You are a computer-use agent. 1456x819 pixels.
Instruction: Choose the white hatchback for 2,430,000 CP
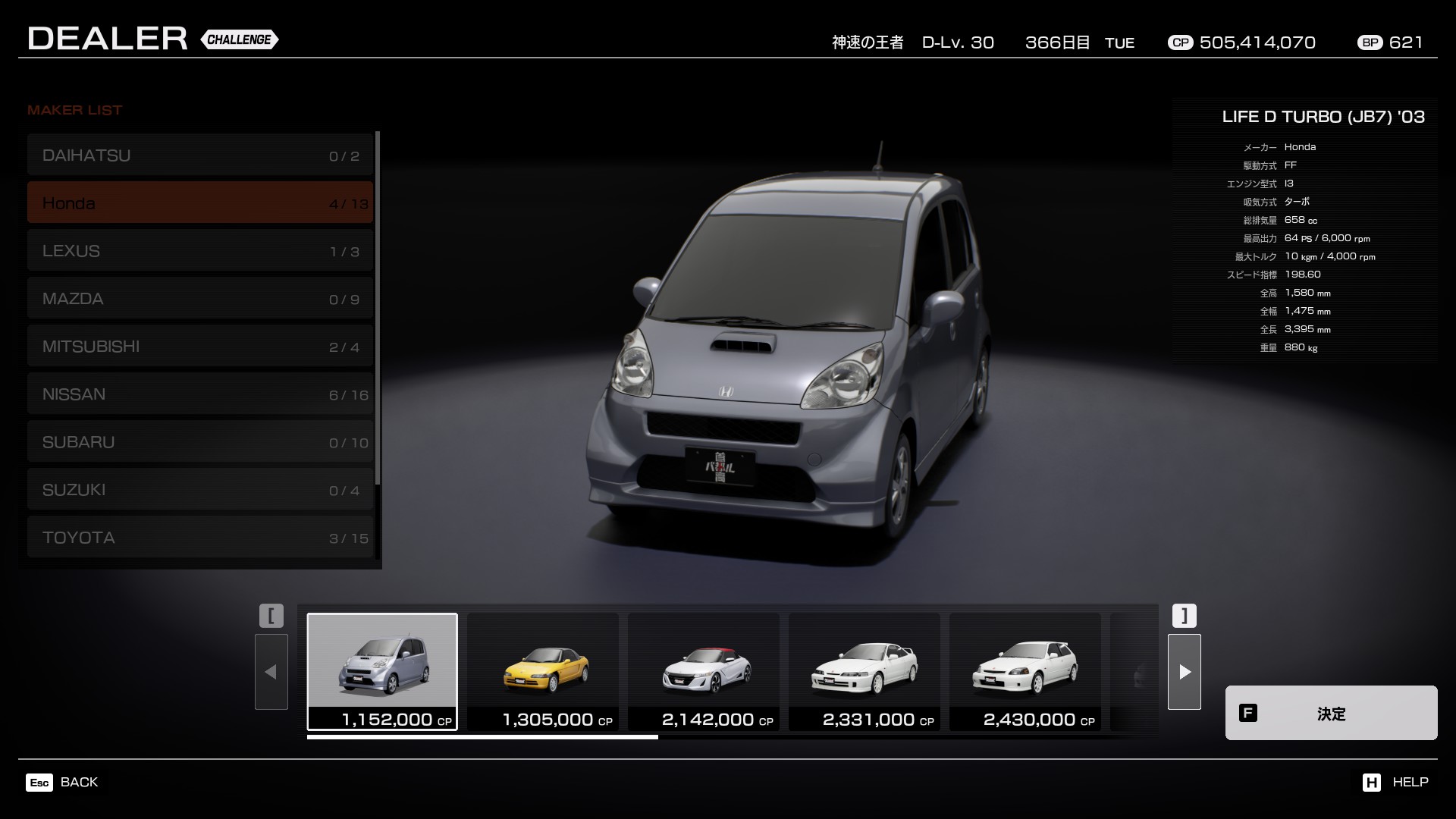click(1025, 671)
